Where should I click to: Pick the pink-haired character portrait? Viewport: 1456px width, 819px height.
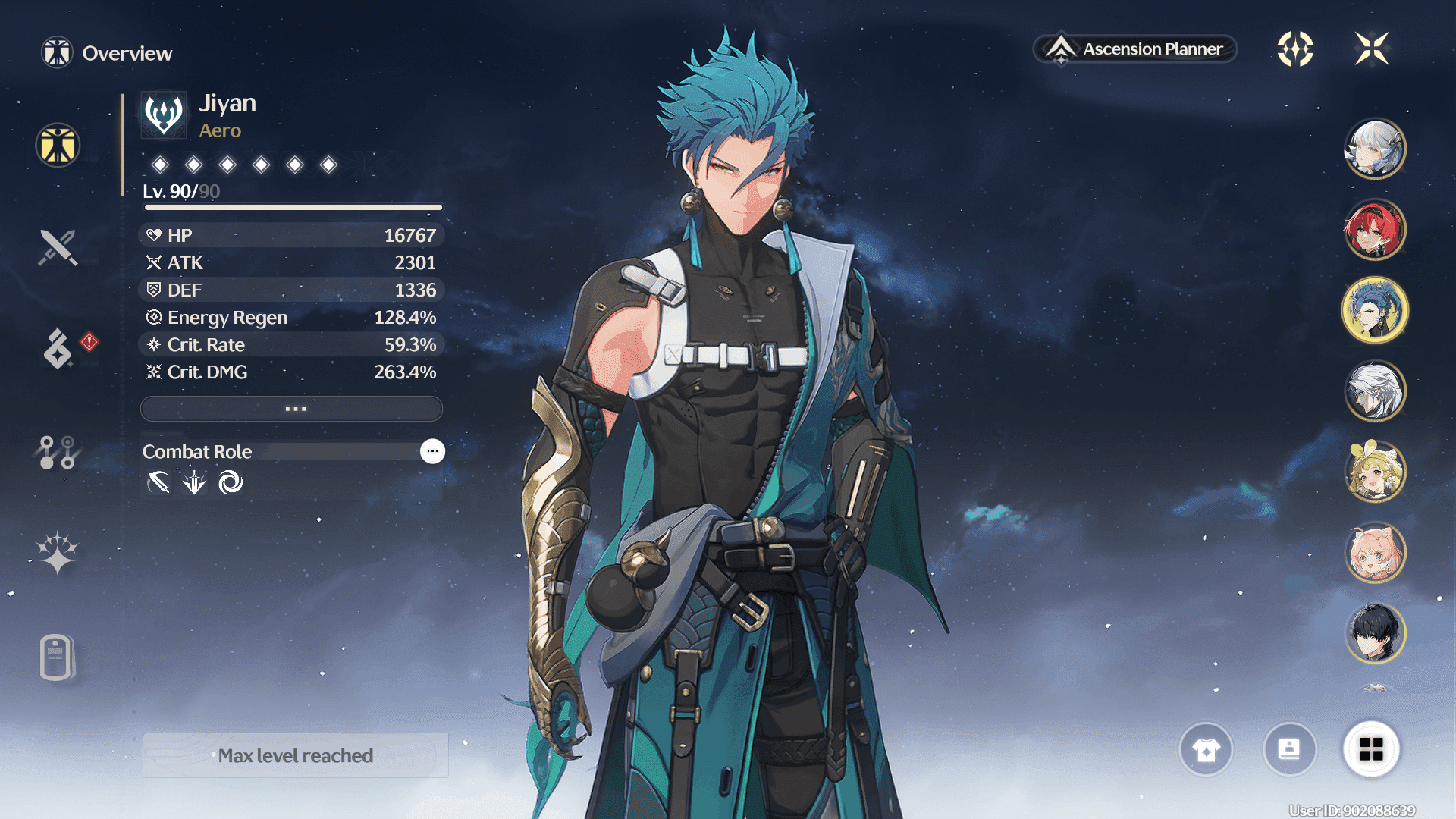pos(1374,553)
